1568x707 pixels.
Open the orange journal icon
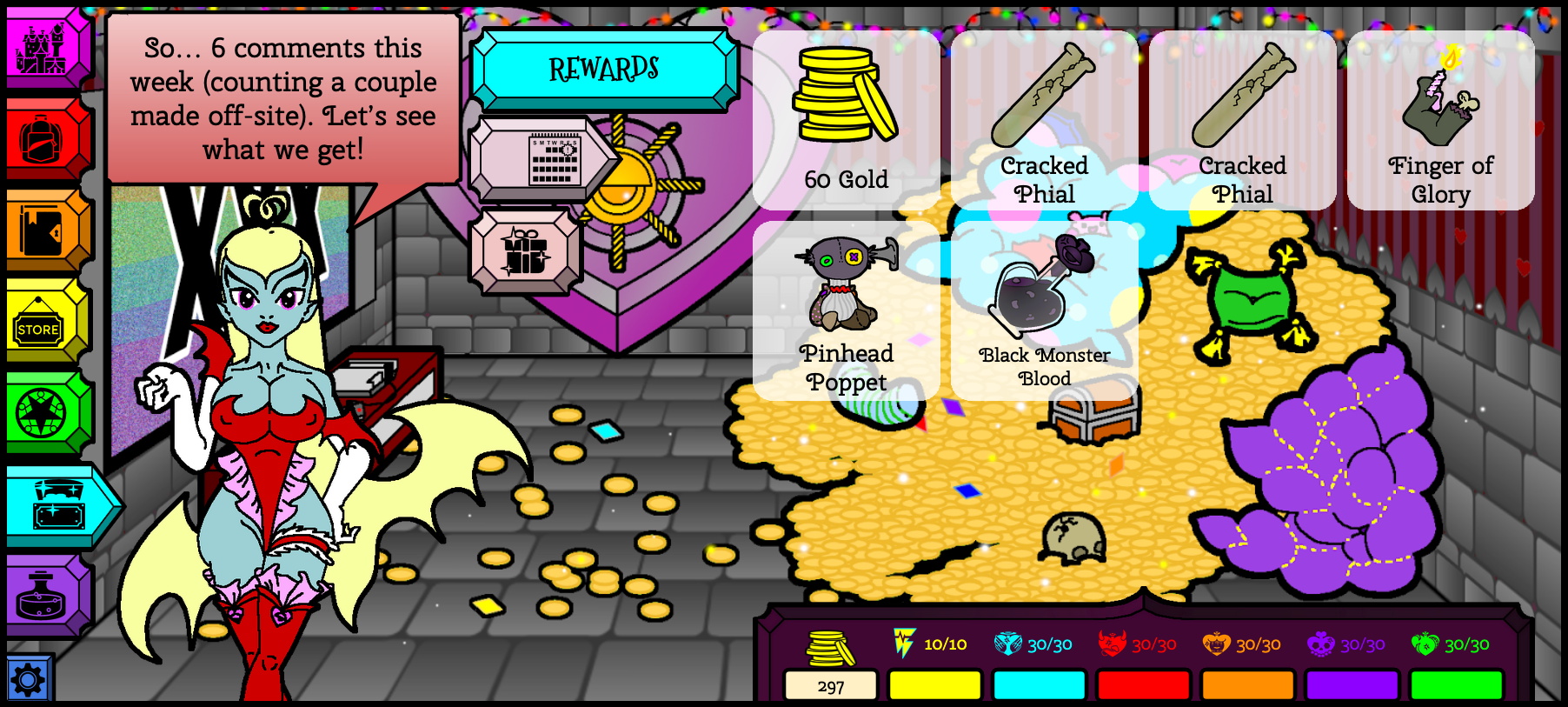pos(42,230)
